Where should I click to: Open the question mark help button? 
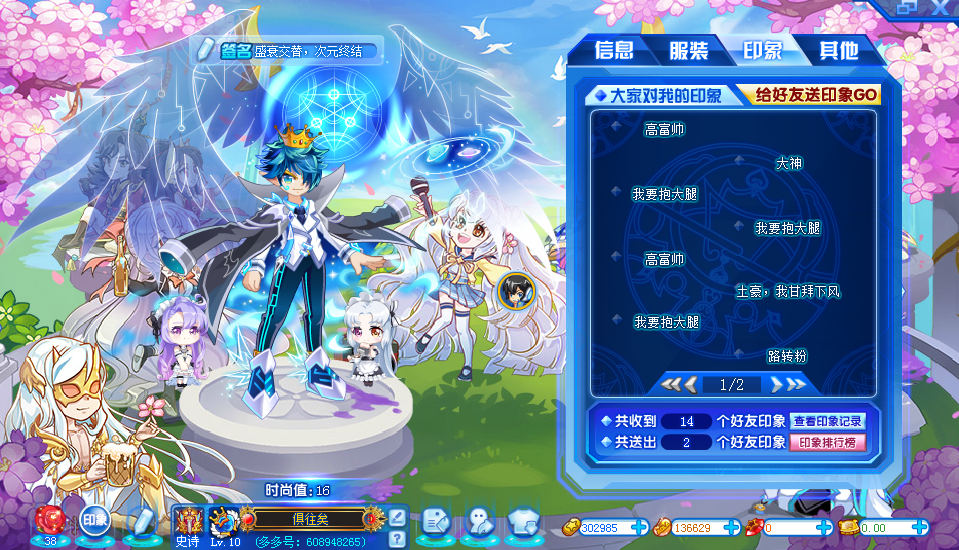tap(397, 539)
